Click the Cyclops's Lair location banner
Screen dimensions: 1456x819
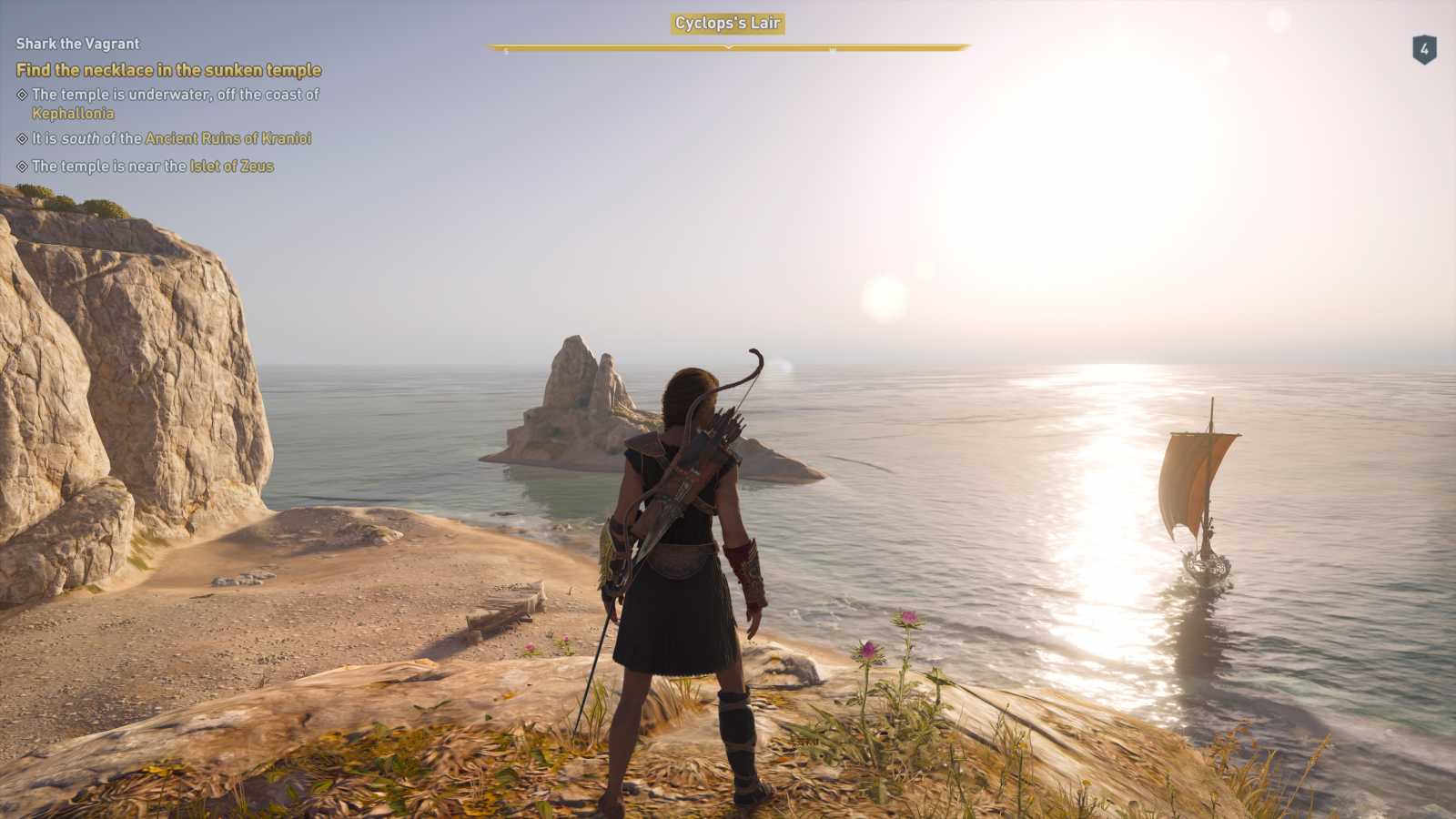click(727, 25)
